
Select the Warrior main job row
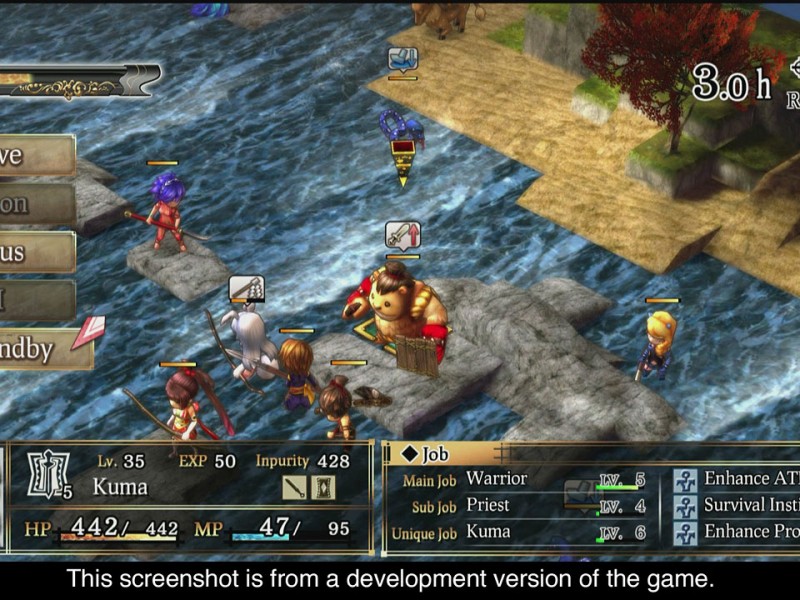(520, 479)
